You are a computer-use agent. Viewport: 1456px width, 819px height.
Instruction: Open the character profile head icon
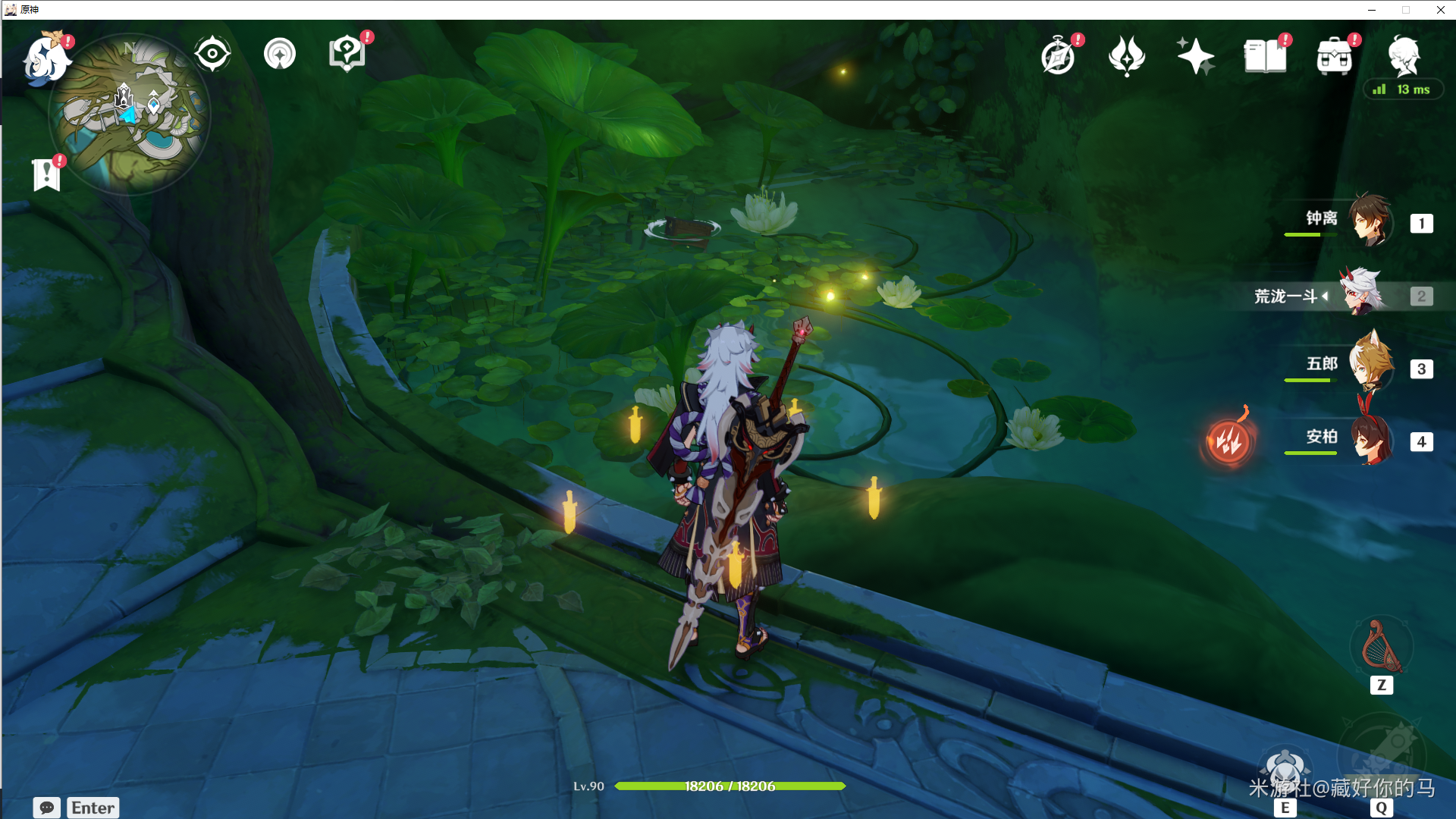[x=1404, y=56]
